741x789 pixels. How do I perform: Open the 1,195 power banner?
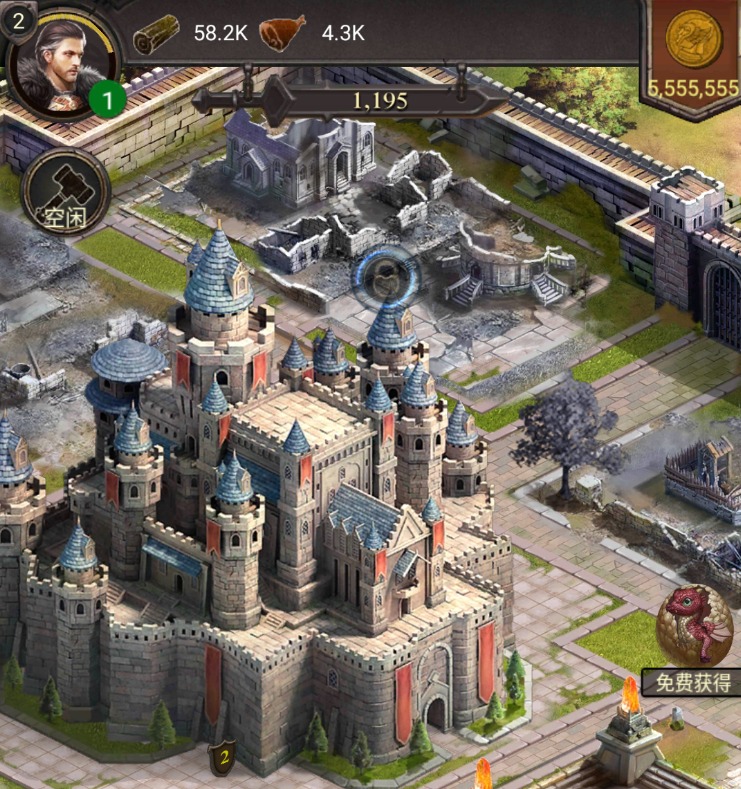(x=380, y=100)
